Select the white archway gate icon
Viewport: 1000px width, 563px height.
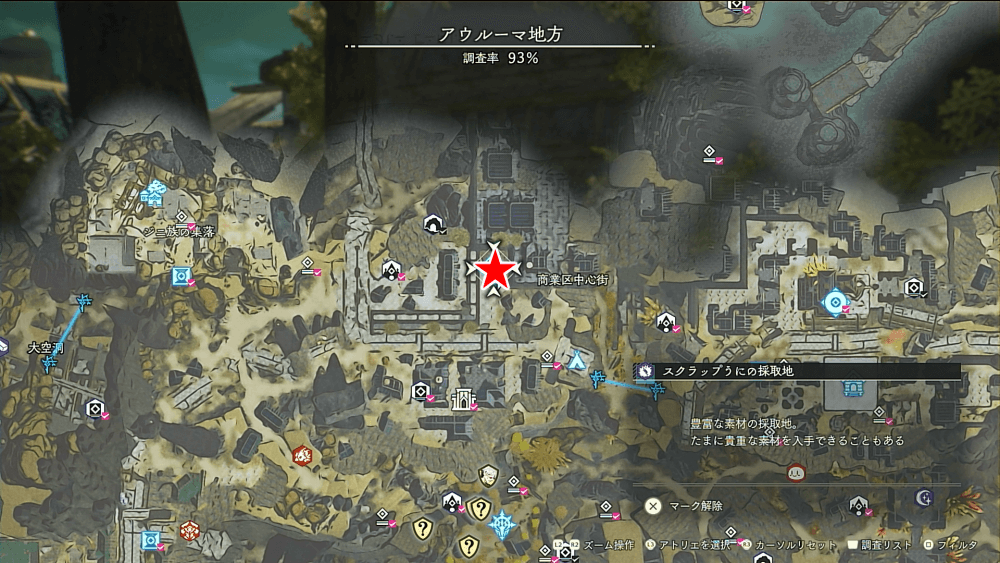(x=462, y=399)
